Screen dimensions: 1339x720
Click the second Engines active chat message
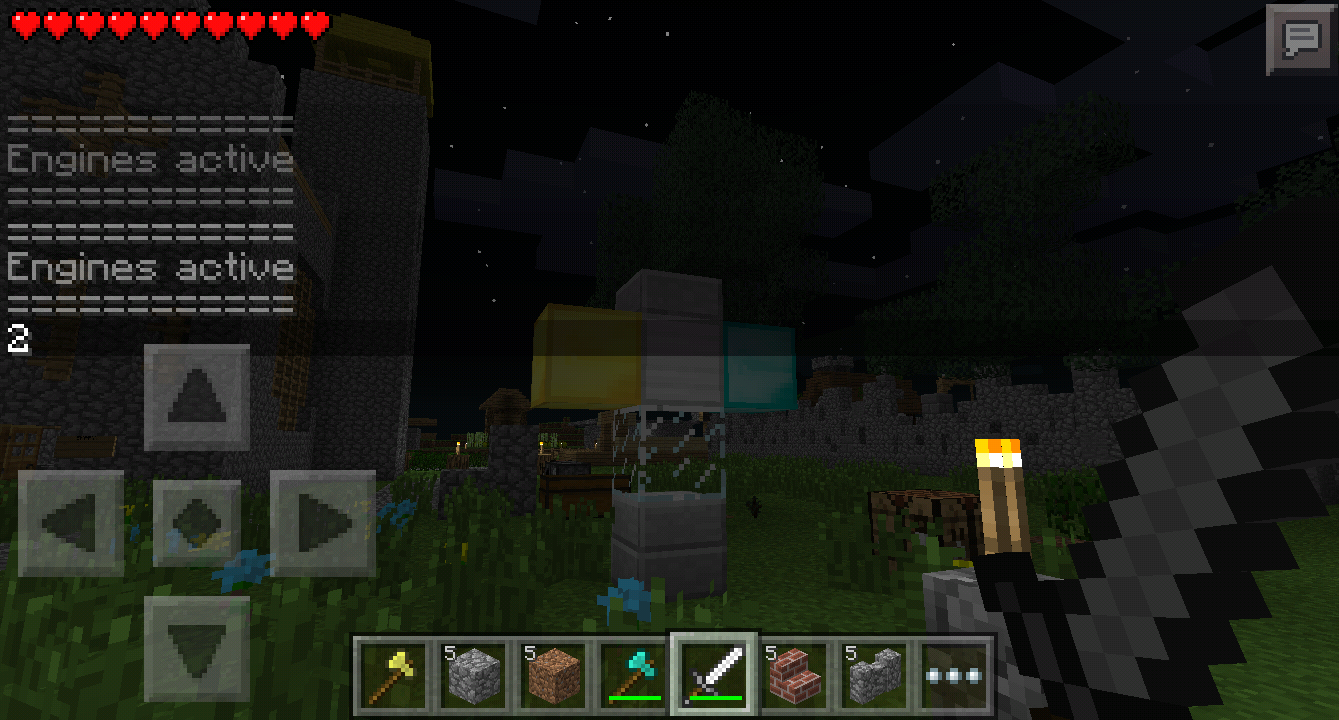pos(148,267)
